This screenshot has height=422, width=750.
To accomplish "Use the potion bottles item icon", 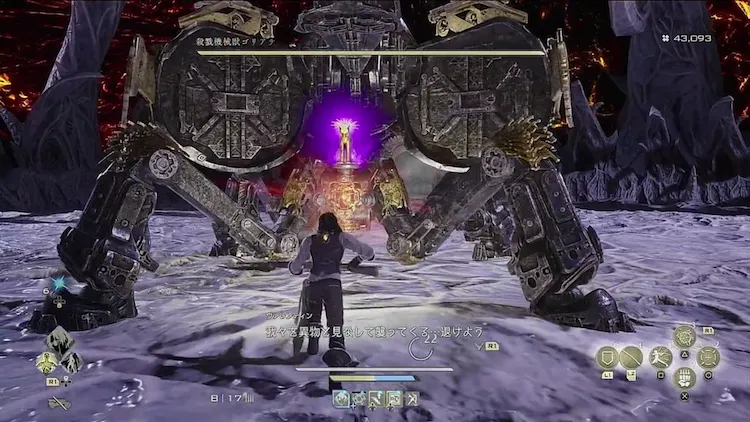I will [684, 378].
